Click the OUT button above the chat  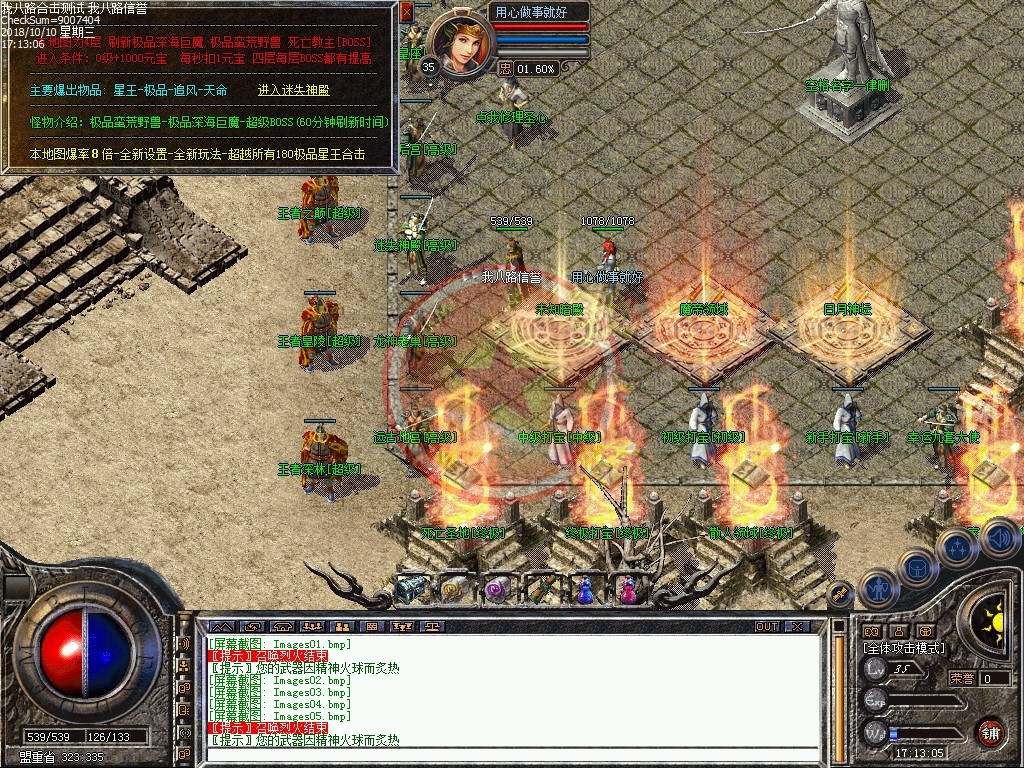pyautogui.click(x=766, y=626)
